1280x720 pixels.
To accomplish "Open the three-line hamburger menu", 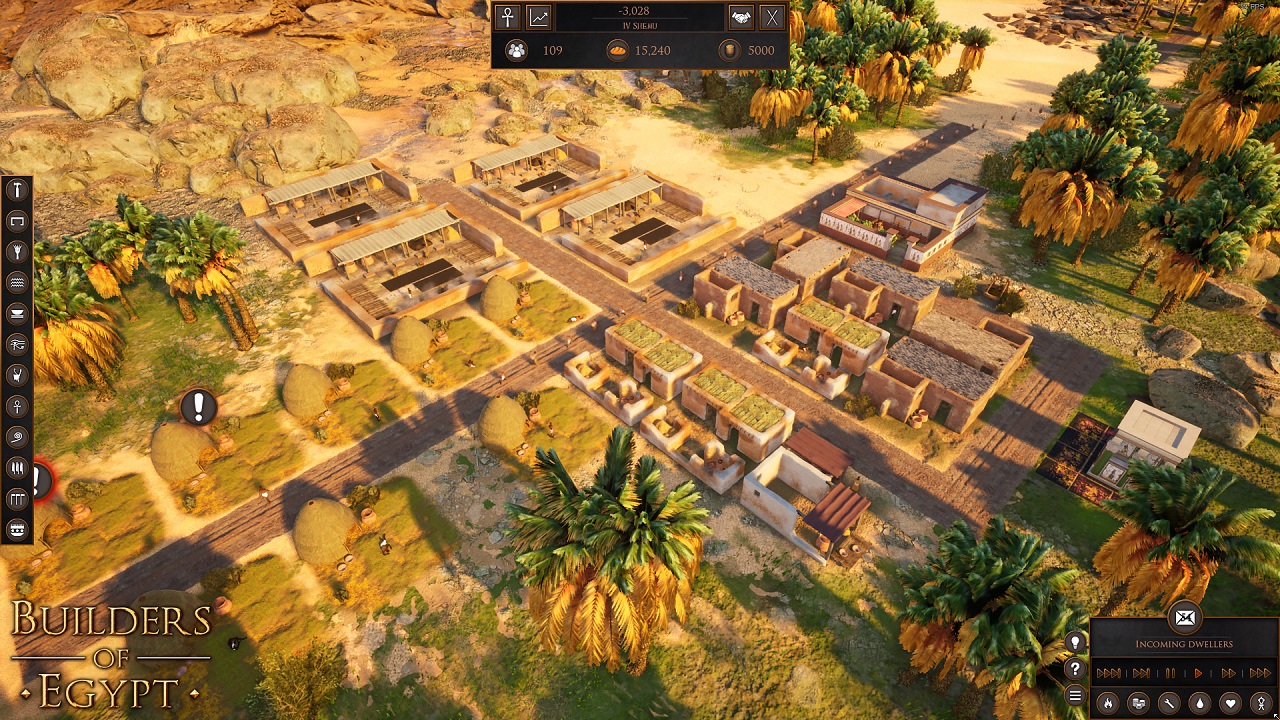I will click(x=1075, y=695).
